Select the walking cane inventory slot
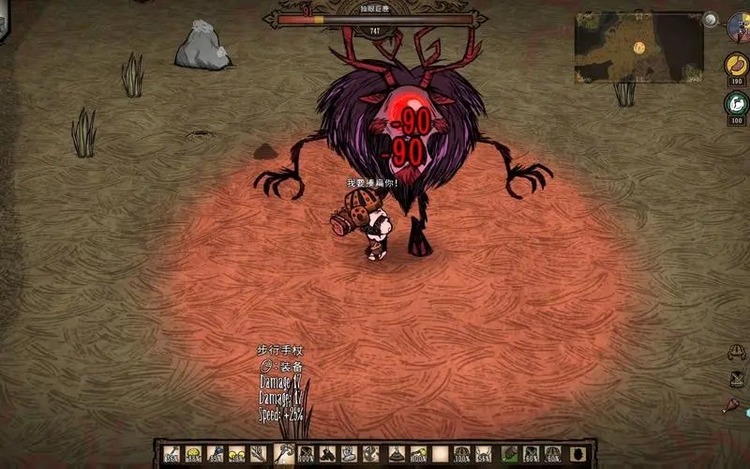The height and width of the screenshot is (469, 750). coord(283,454)
